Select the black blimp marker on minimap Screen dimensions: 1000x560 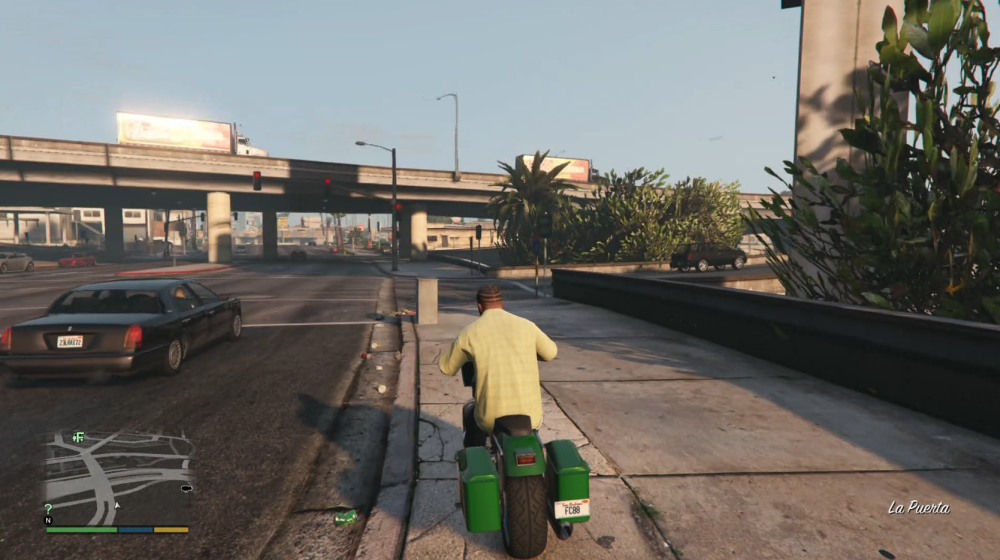point(186,488)
